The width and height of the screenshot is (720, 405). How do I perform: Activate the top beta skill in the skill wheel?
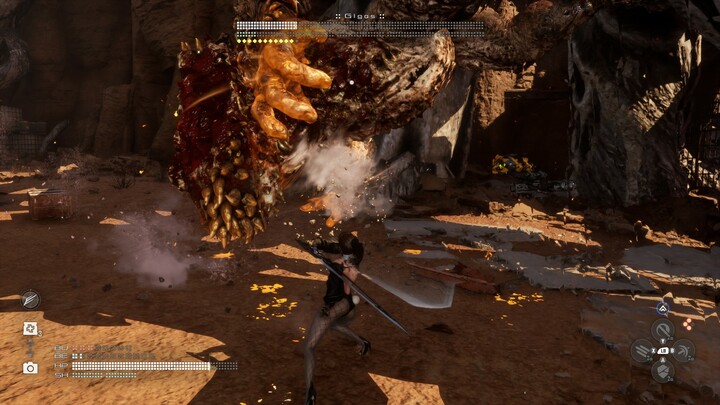click(662, 330)
